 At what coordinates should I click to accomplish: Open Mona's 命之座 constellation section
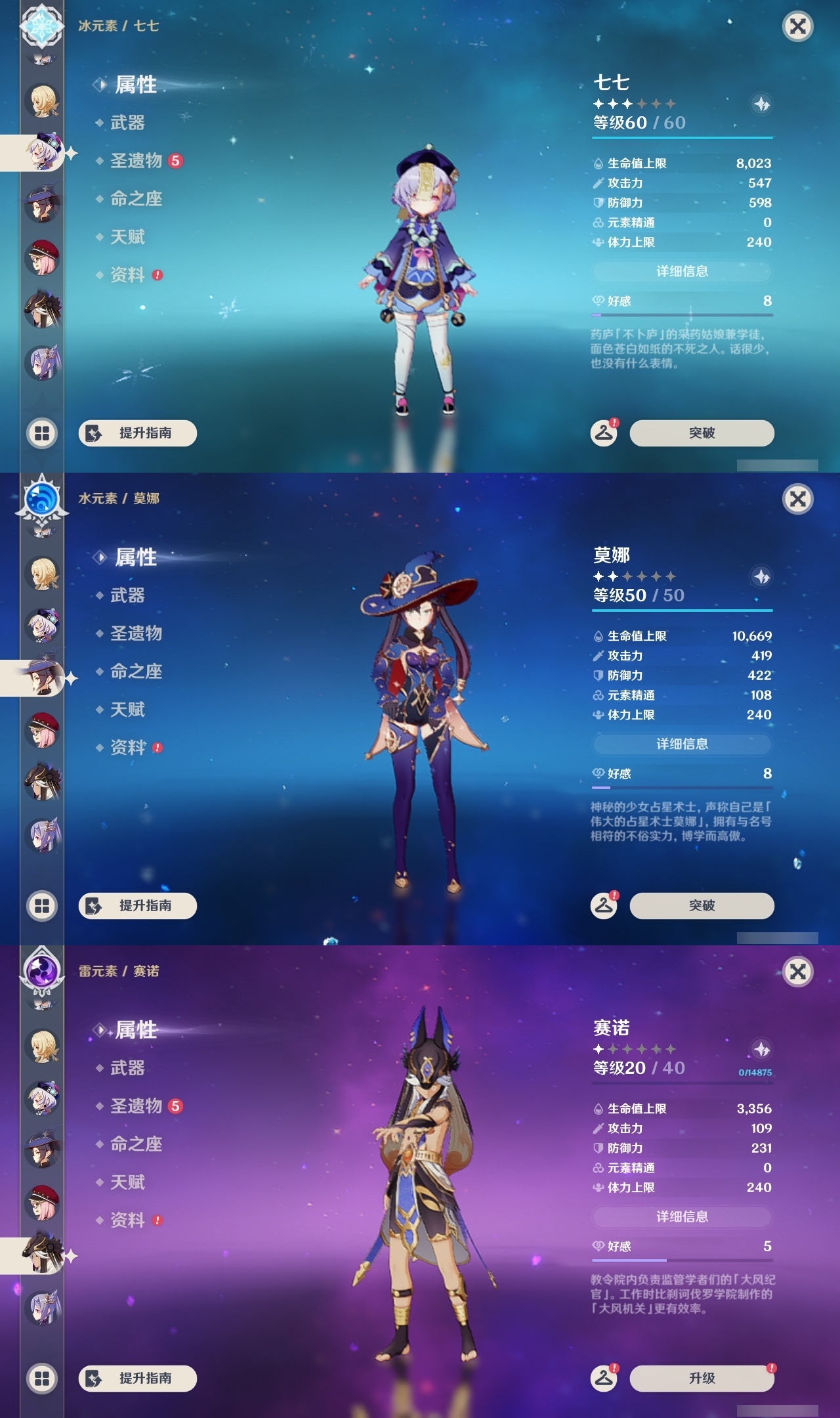[x=136, y=672]
